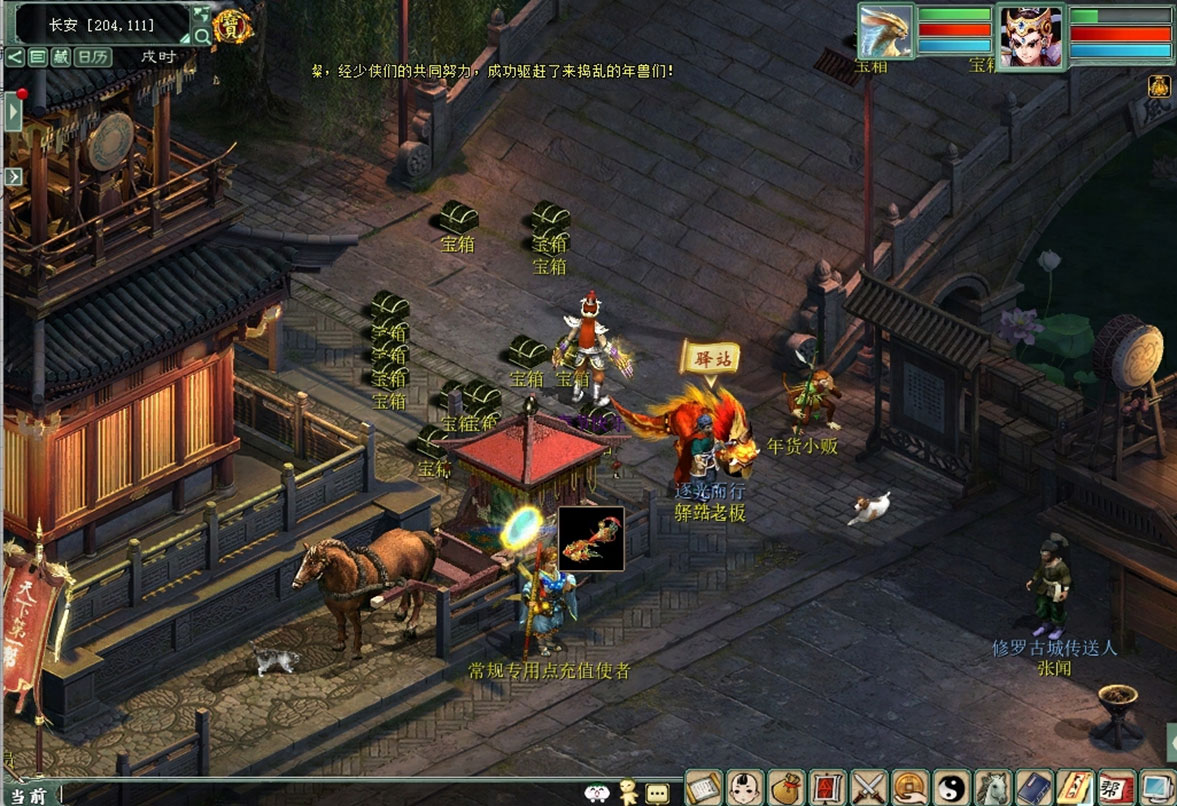The height and width of the screenshot is (806, 1177).
Task: Click the magnifying glass search button
Action: tap(202, 37)
